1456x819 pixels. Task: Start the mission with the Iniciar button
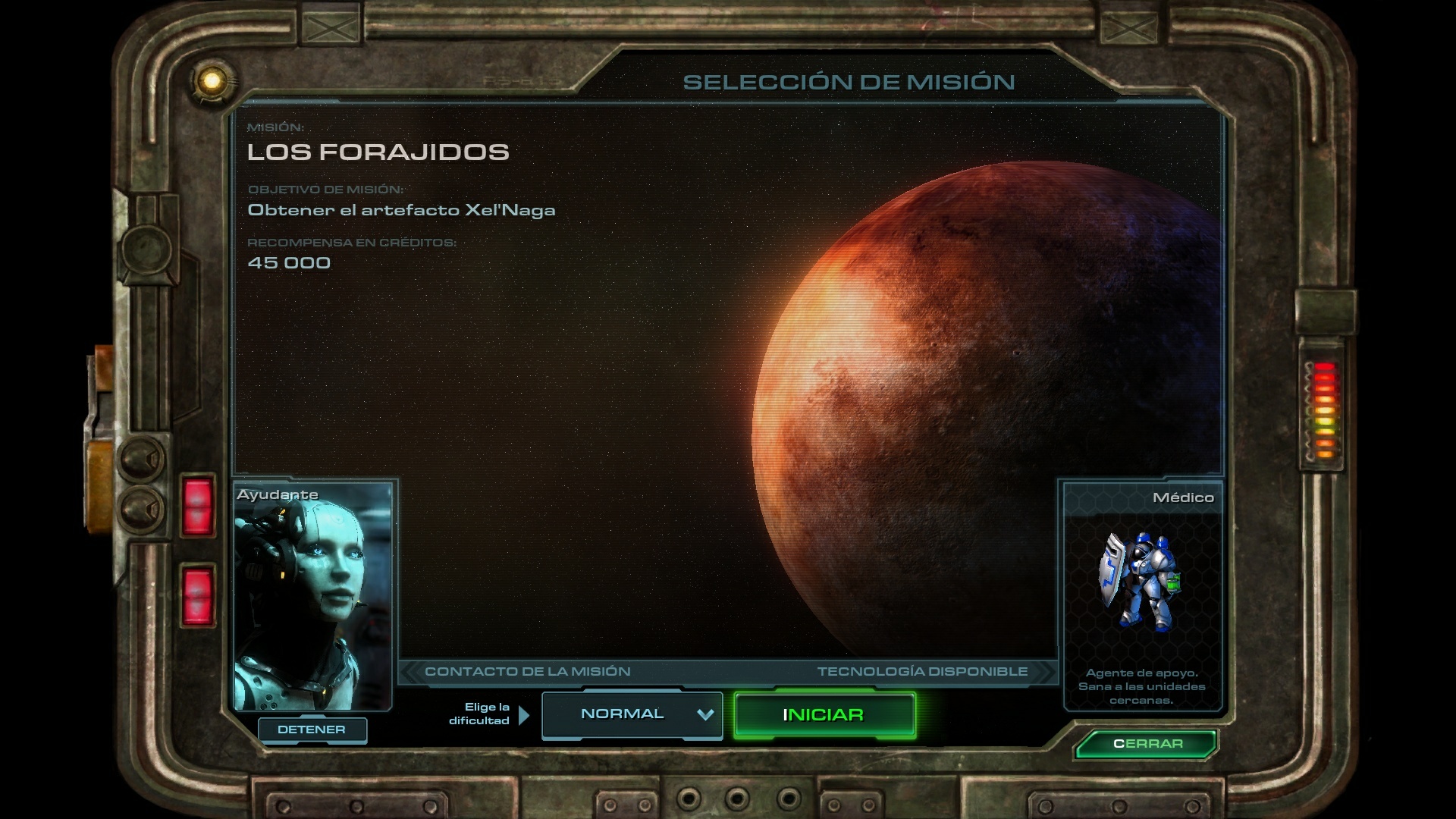click(824, 715)
